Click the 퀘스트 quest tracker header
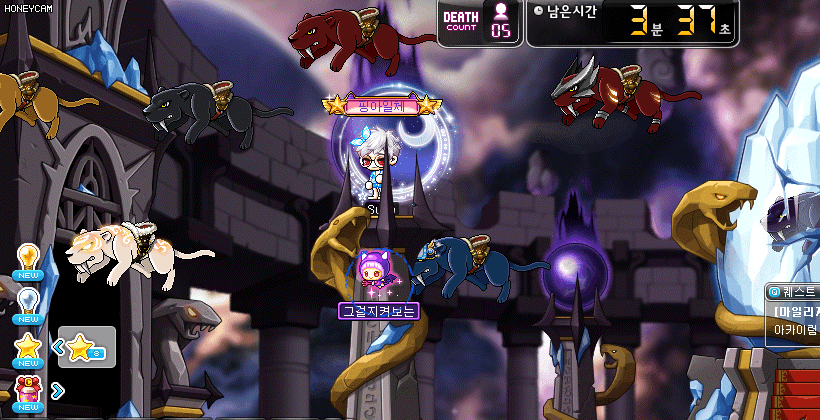This screenshot has width=820, height=420. coord(793,292)
